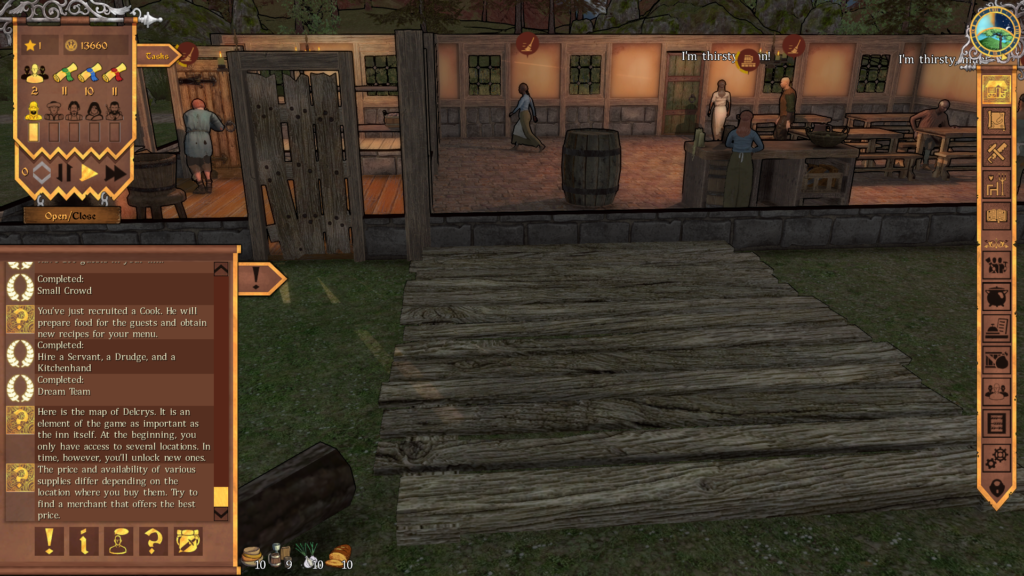
Task: Open the hammer and saw construction tools
Action: 996,153
